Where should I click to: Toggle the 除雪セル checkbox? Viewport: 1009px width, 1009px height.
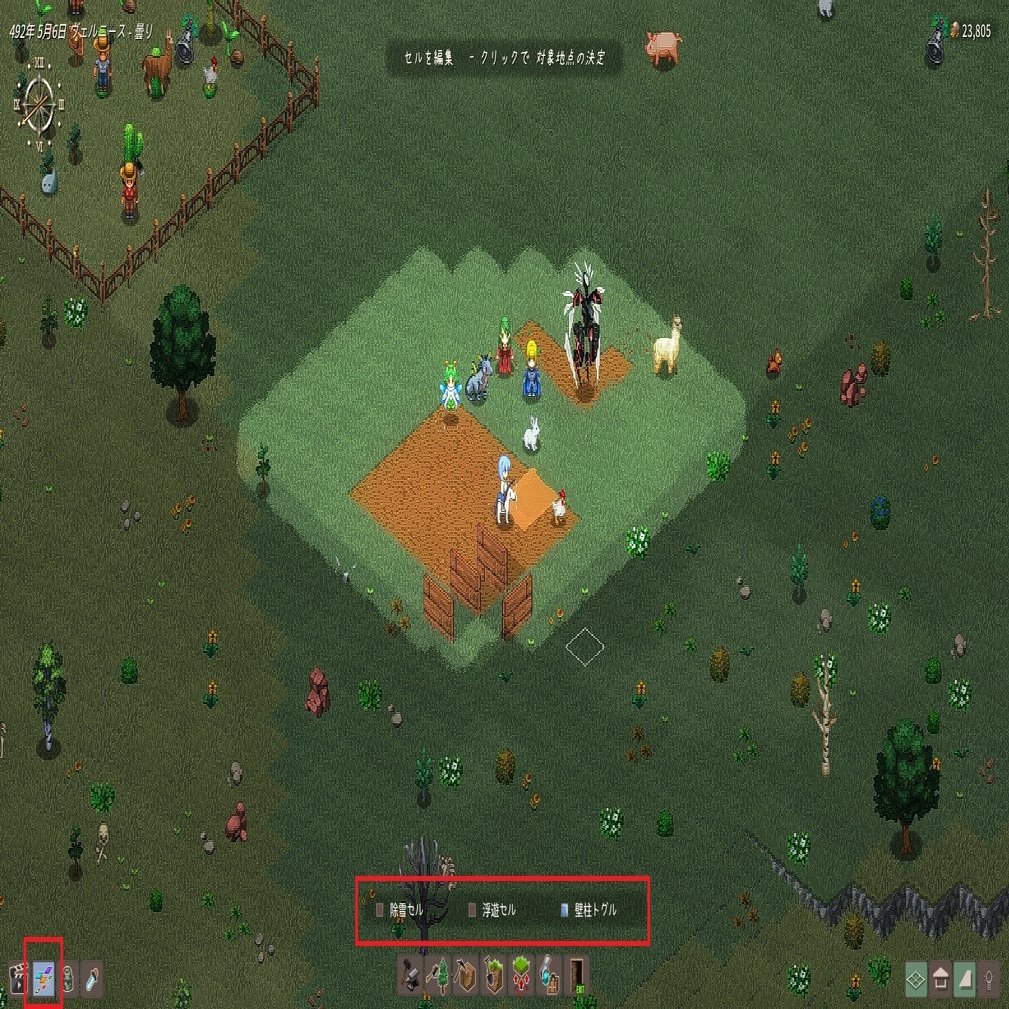click(x=380, y=911)
